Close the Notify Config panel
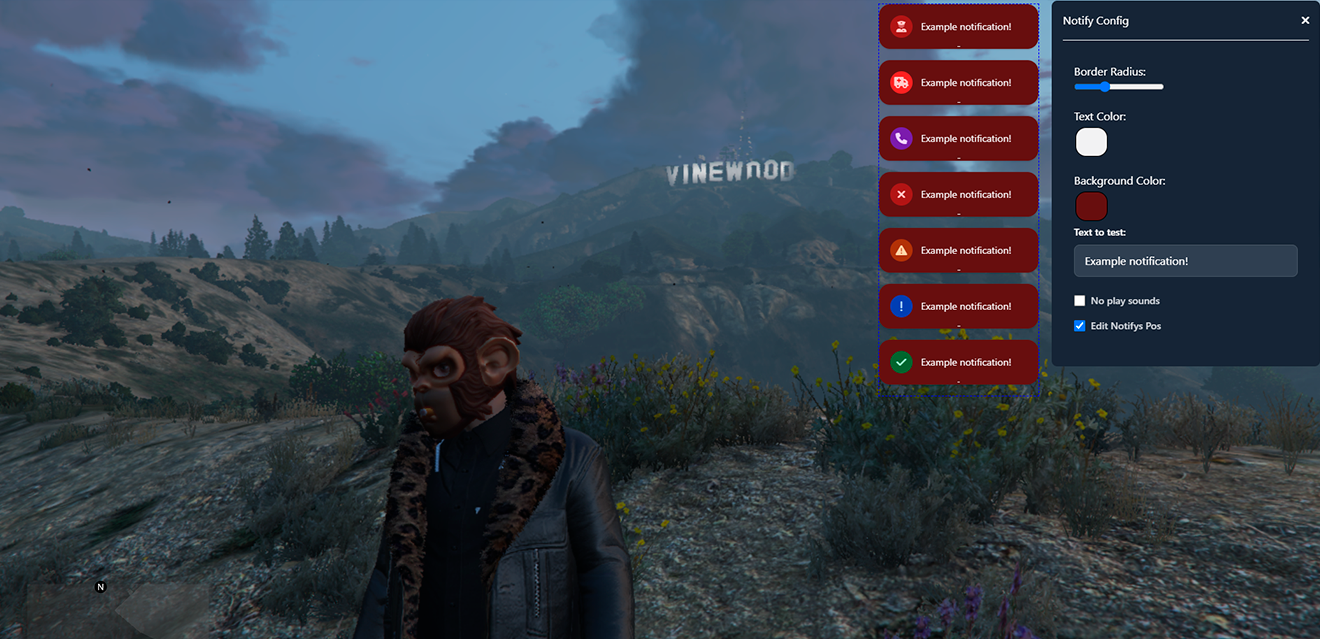Image resolution: width=1320 pixels, height=639 pixels. [x=1305, y=20]
